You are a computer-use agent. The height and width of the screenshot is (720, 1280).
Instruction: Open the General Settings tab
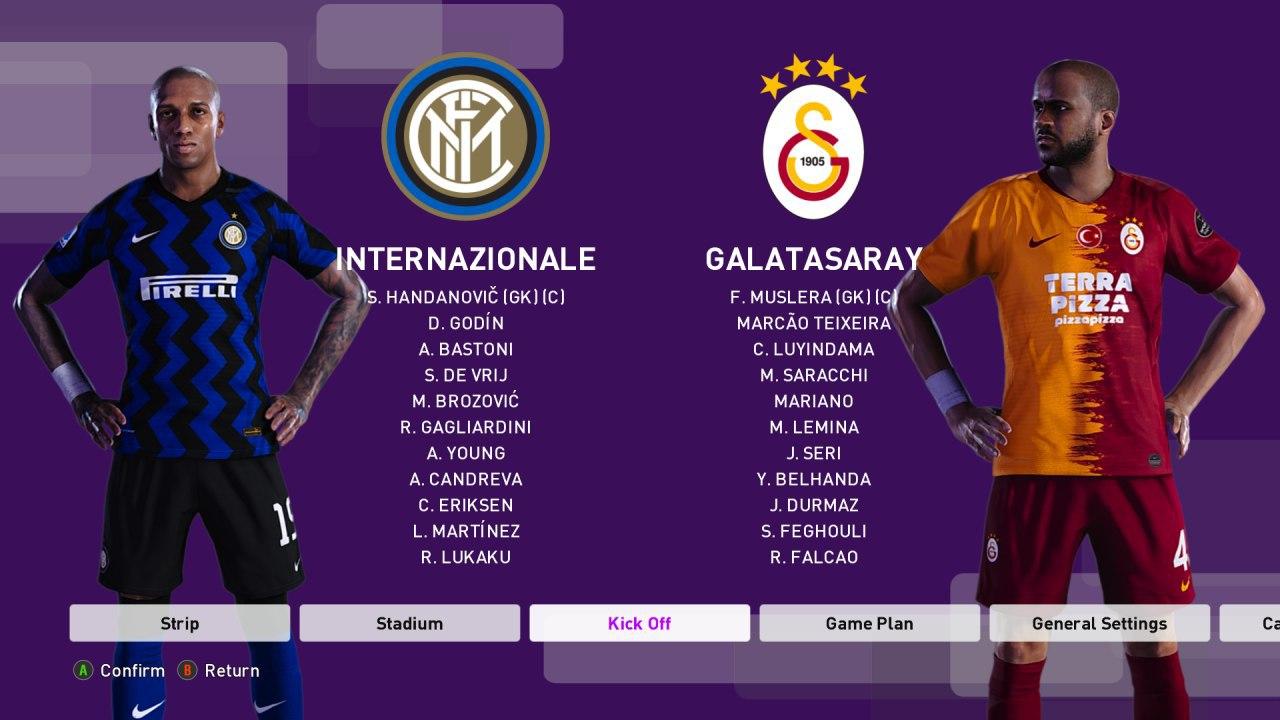click(1100, 623)
